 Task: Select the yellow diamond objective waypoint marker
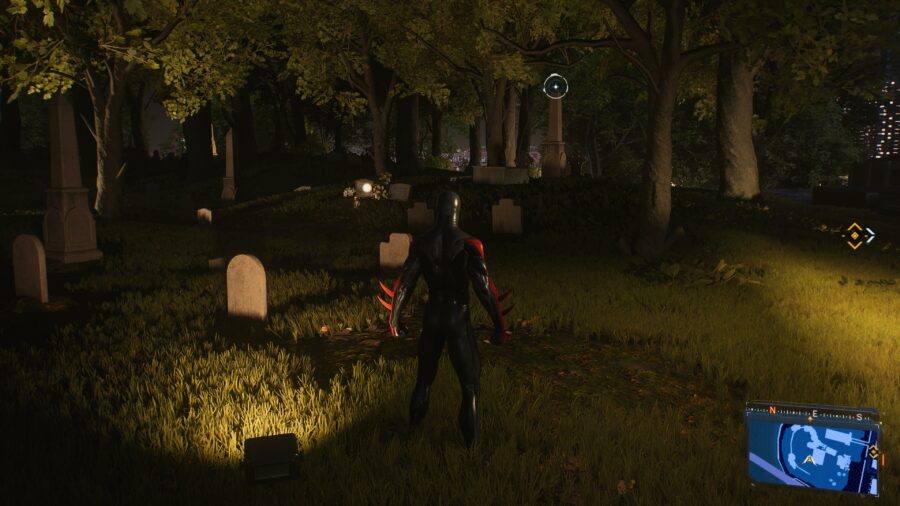[854, 236]
